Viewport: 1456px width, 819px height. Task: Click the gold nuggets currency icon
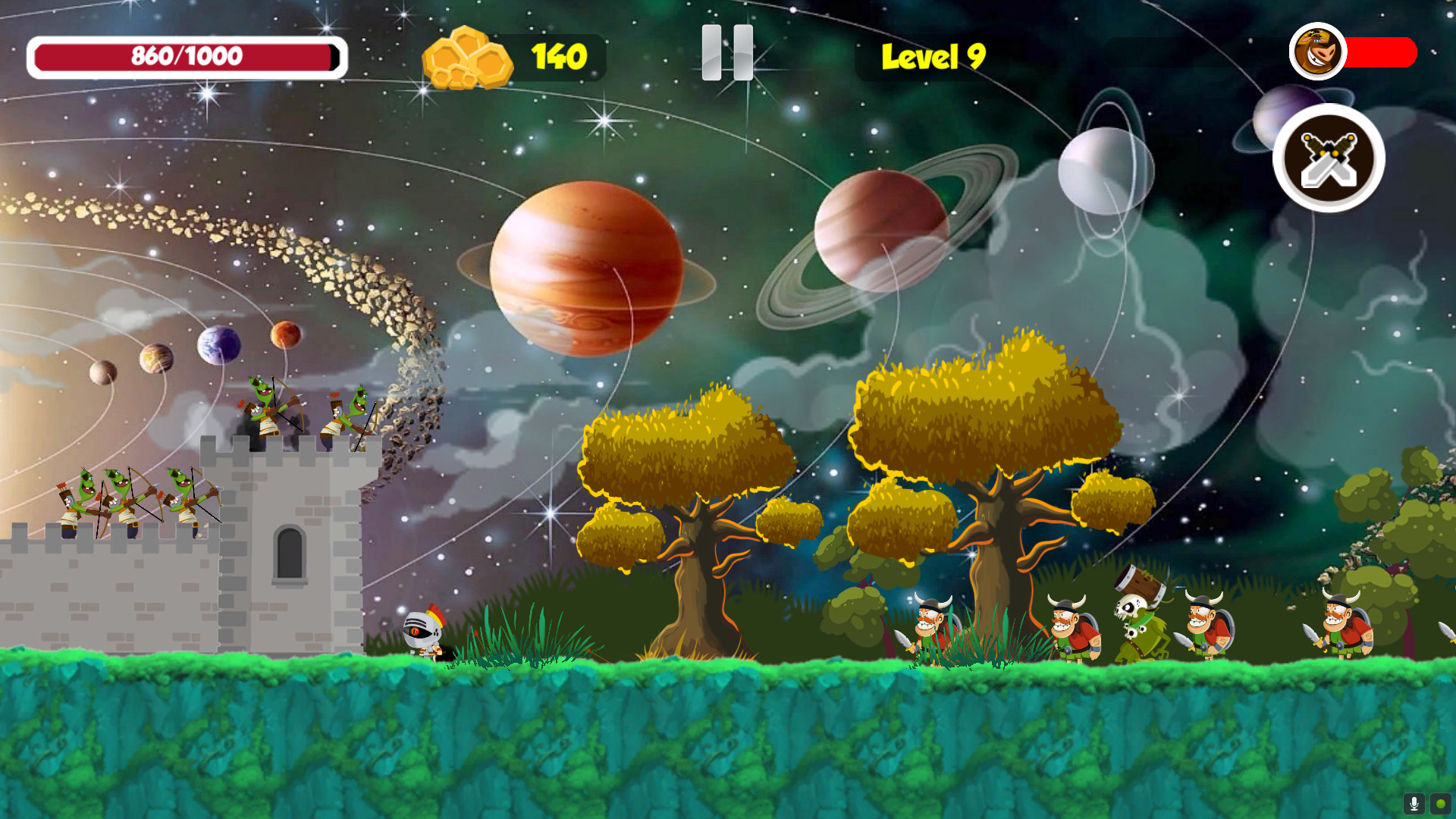466,55
